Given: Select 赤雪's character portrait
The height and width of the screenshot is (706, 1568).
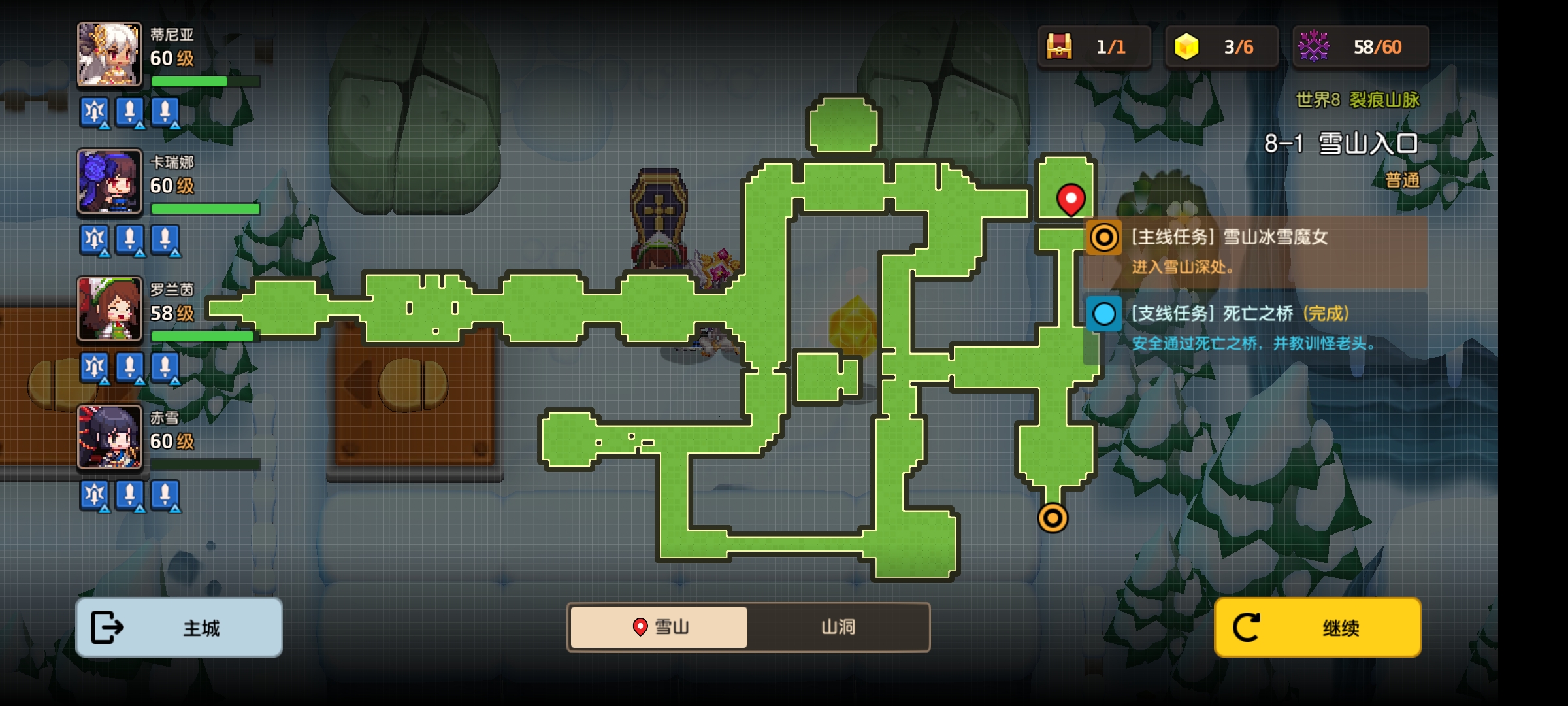Looking at the screenshot, I should click(109, 437).
